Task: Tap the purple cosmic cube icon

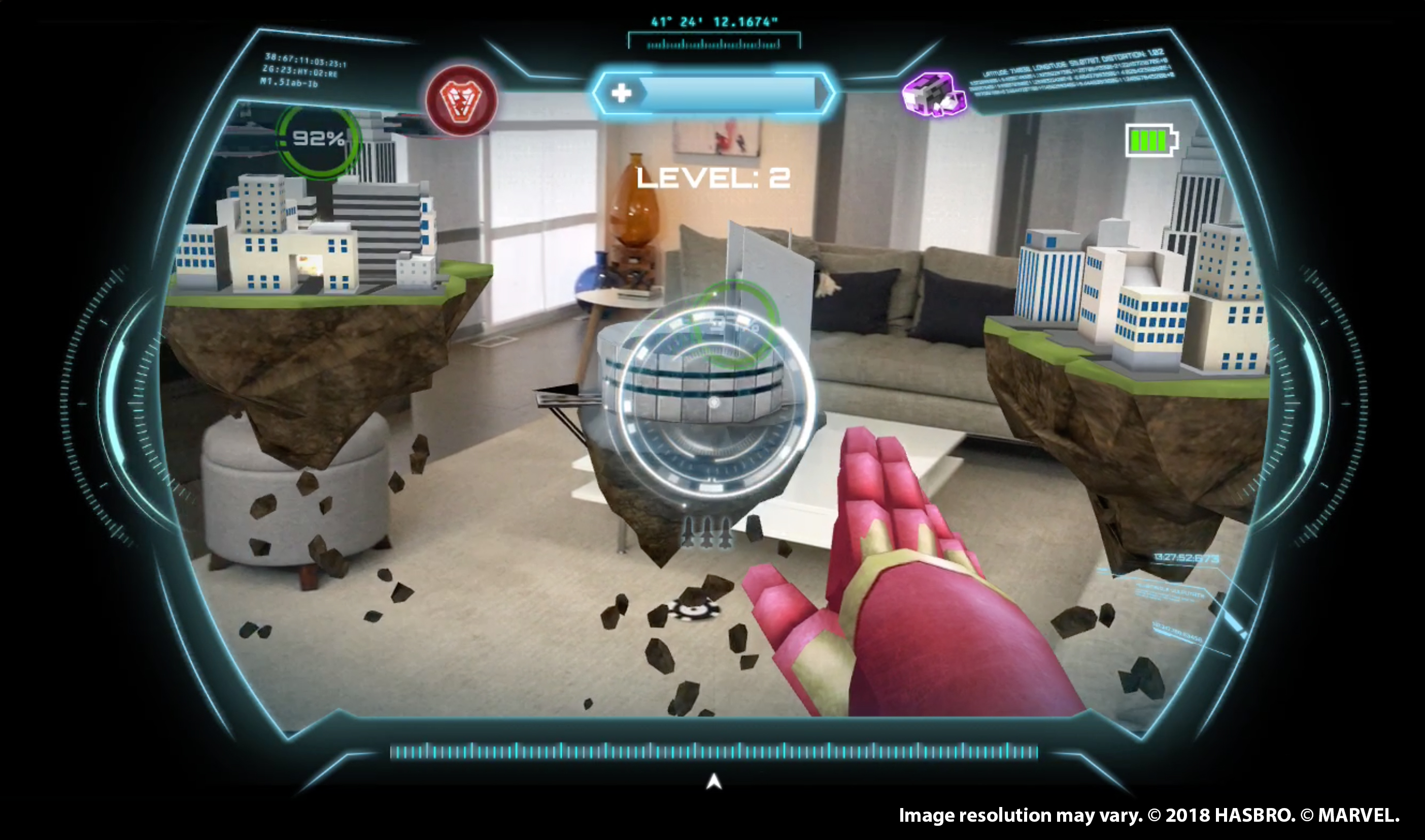Action: coord(935,93)
